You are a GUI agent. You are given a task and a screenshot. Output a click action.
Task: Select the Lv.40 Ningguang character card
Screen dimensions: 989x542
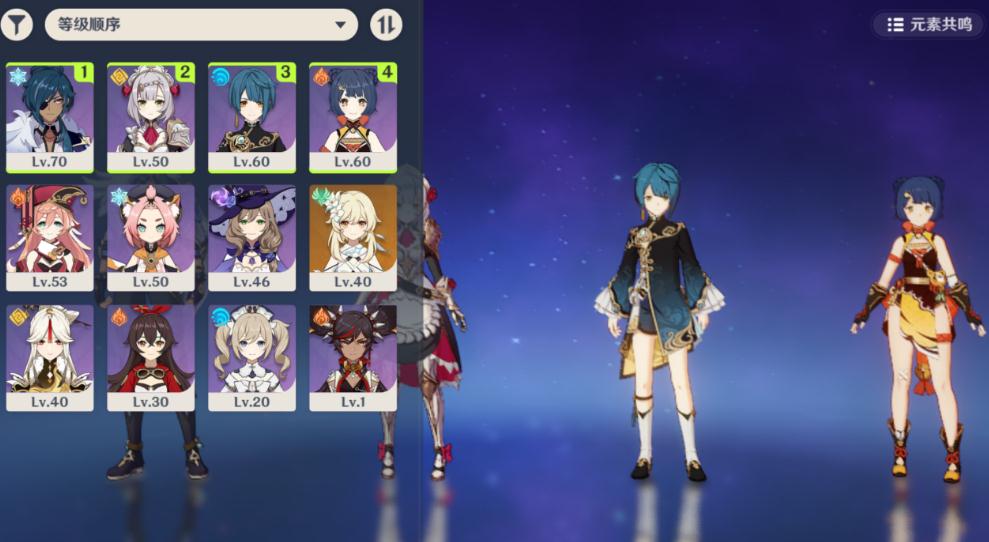pos(50,357)
